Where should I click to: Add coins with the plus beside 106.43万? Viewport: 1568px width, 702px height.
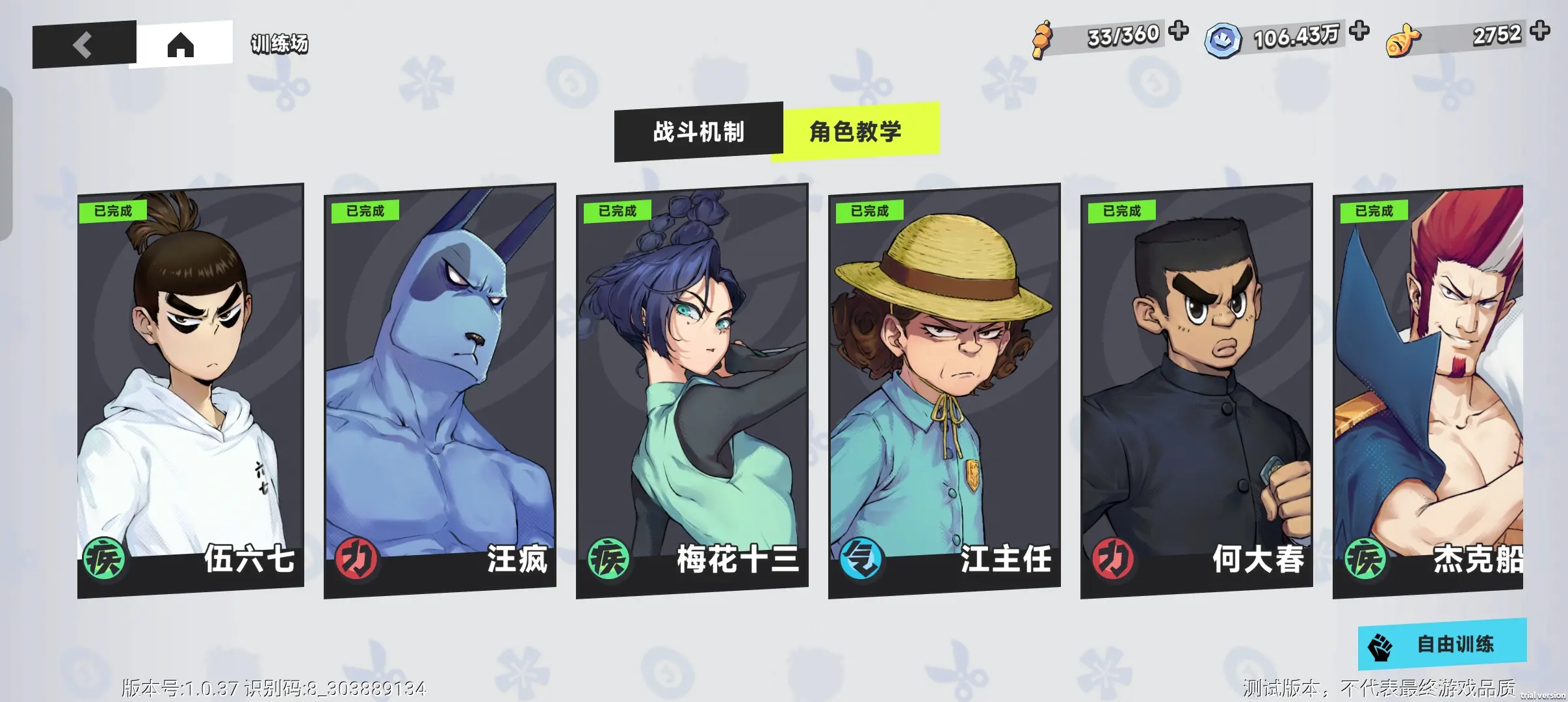[1359, 31]
